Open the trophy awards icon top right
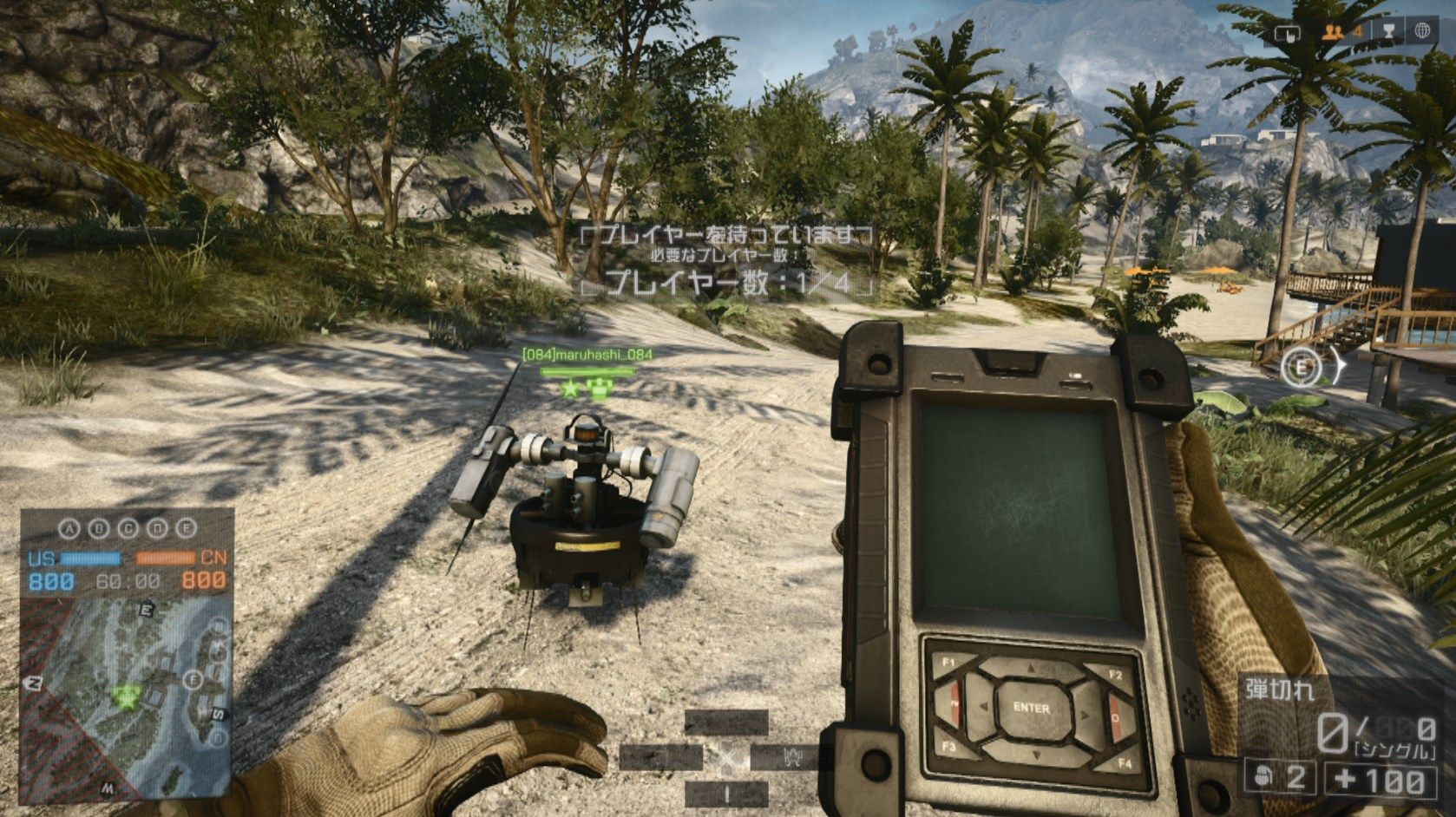1456x817 pixels. [1389, 32]
